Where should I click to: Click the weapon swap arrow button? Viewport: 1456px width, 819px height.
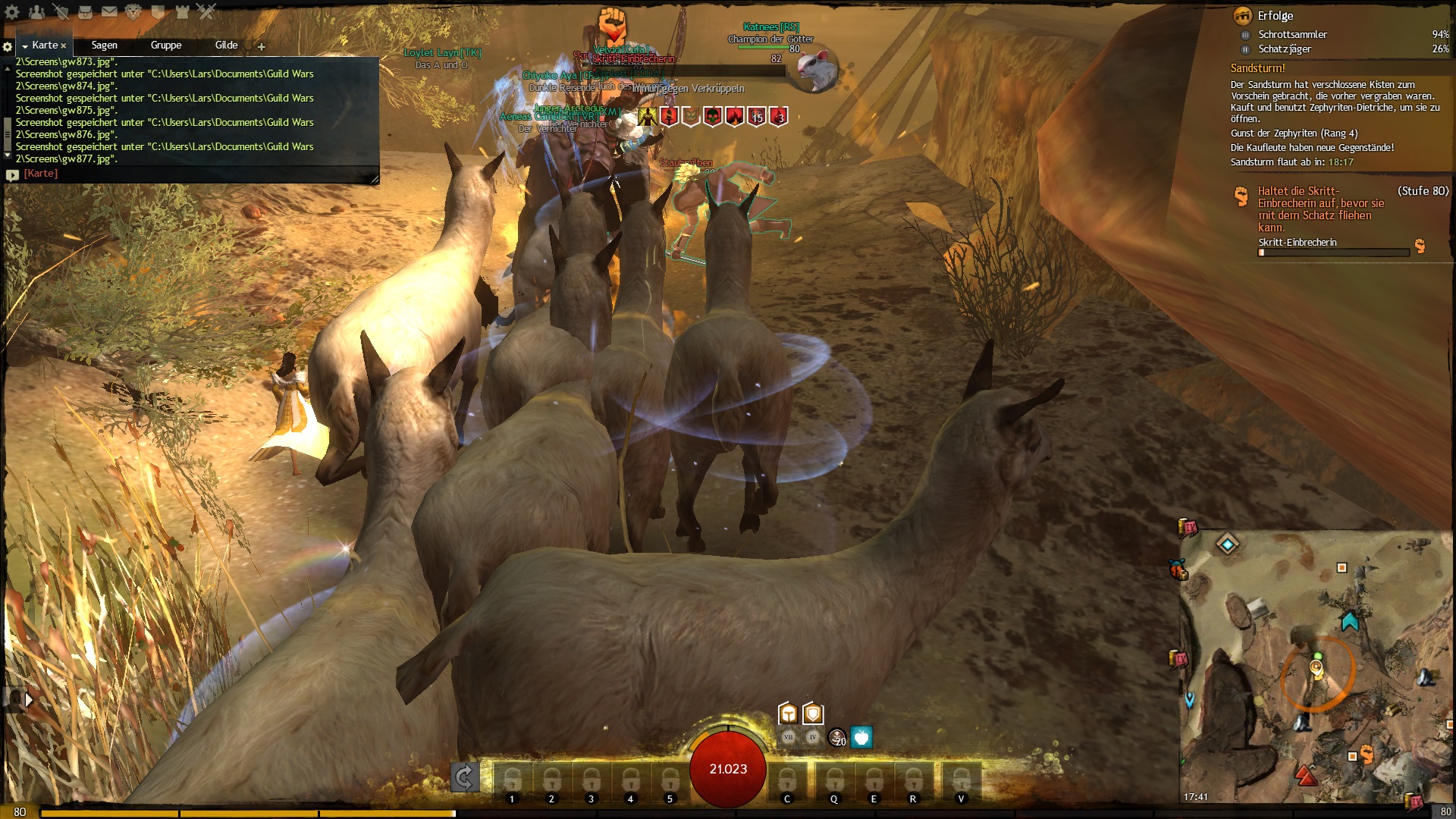(464, 777)
